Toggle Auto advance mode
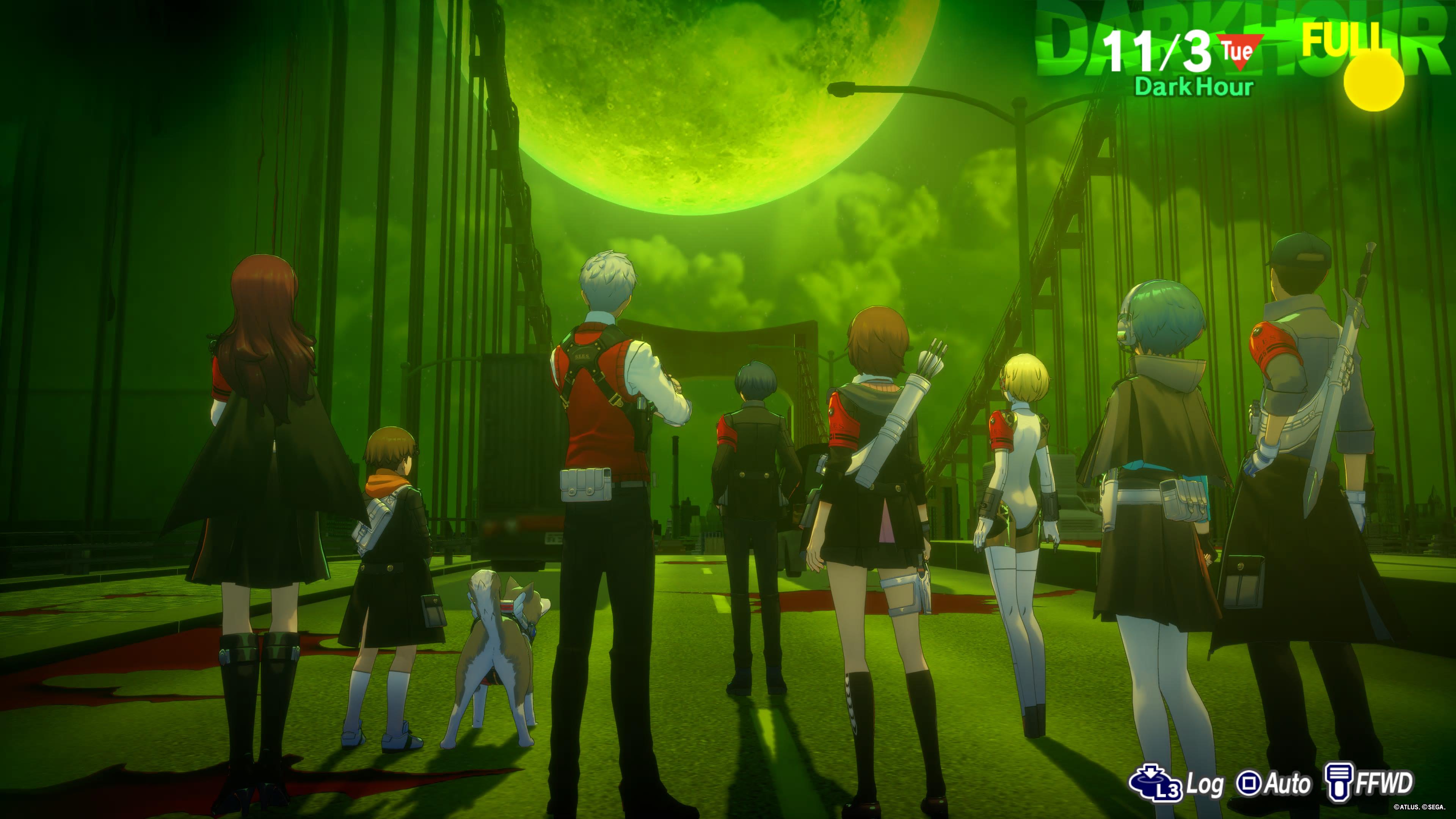Image resolution: width=1456 pixels, height=819 pixels. click(x=1274, y=783)
